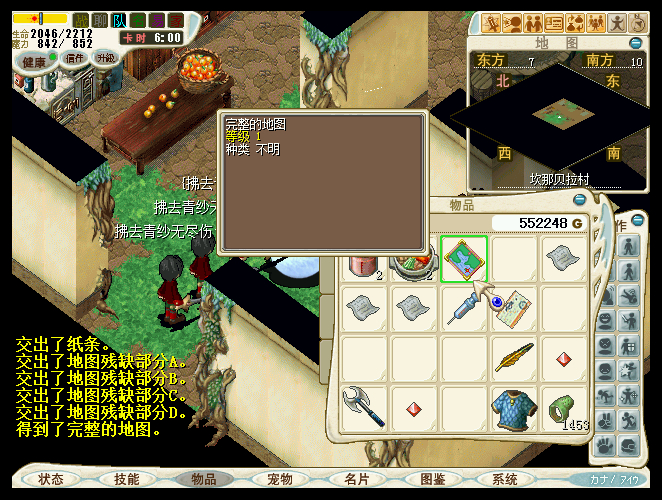
Task: Select the treasure map with blue gem
Action: point(514,308)
